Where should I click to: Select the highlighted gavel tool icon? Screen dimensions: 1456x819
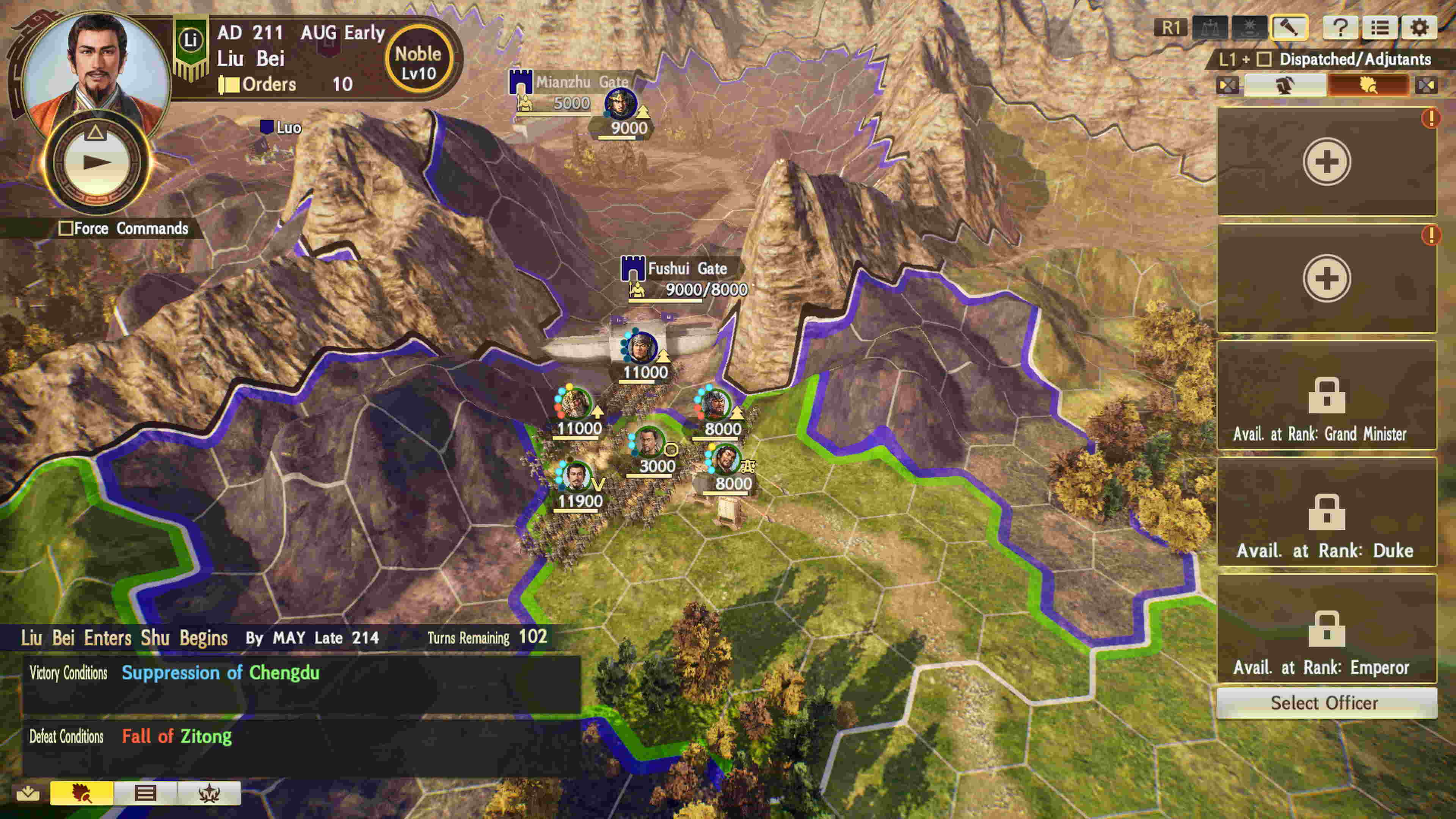(x=1289, y=27)
